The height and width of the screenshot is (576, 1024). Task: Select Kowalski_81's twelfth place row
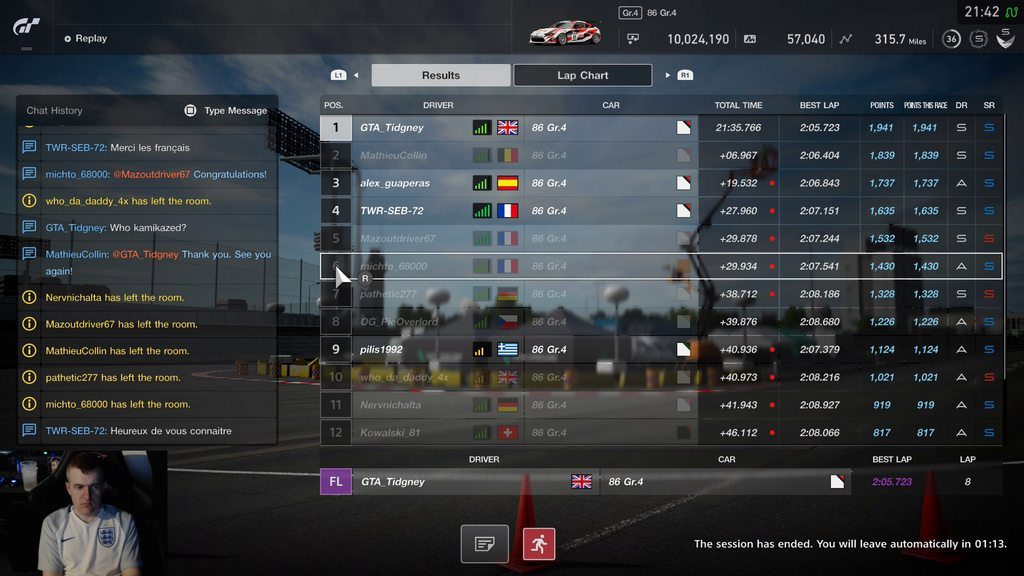[660, 433]
